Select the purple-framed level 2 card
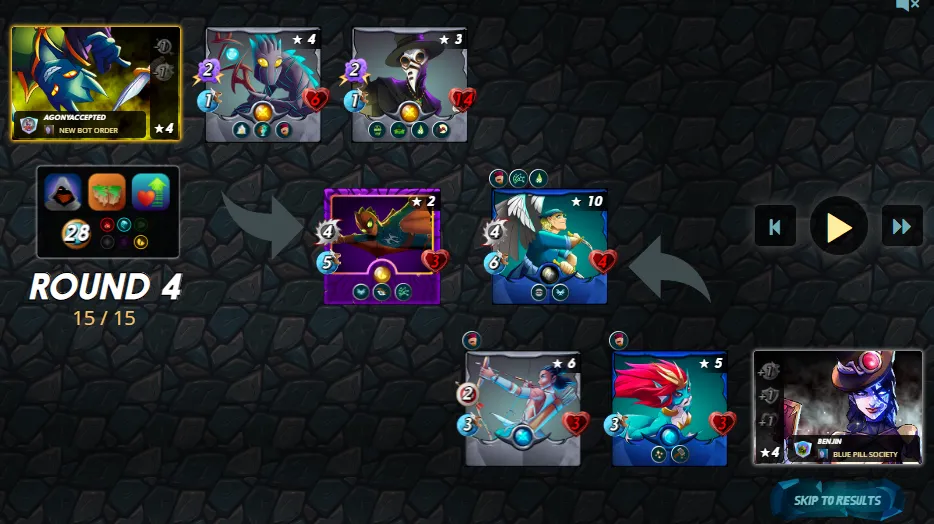Viewport: 934px width, 524px height. coord(383,246)
